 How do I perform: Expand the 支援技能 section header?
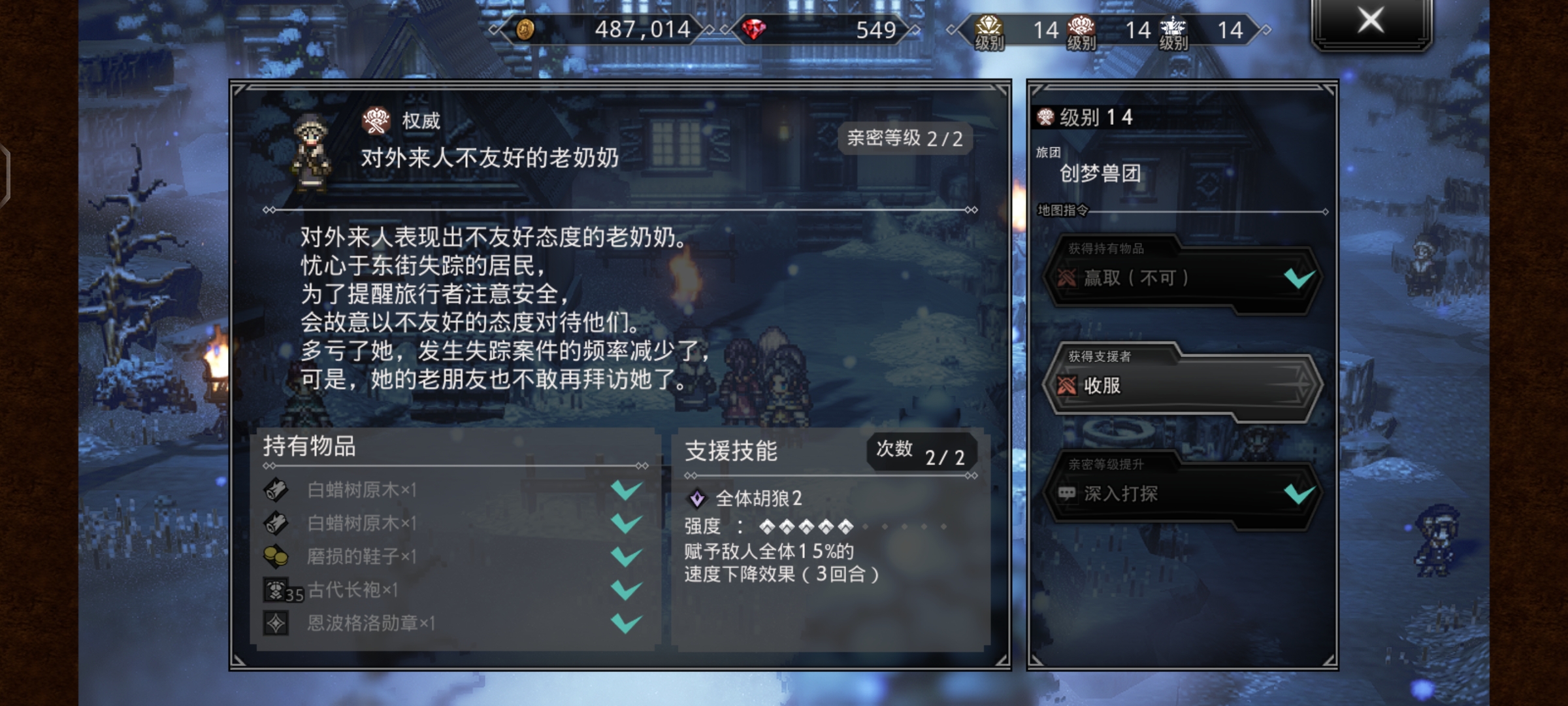732,451
